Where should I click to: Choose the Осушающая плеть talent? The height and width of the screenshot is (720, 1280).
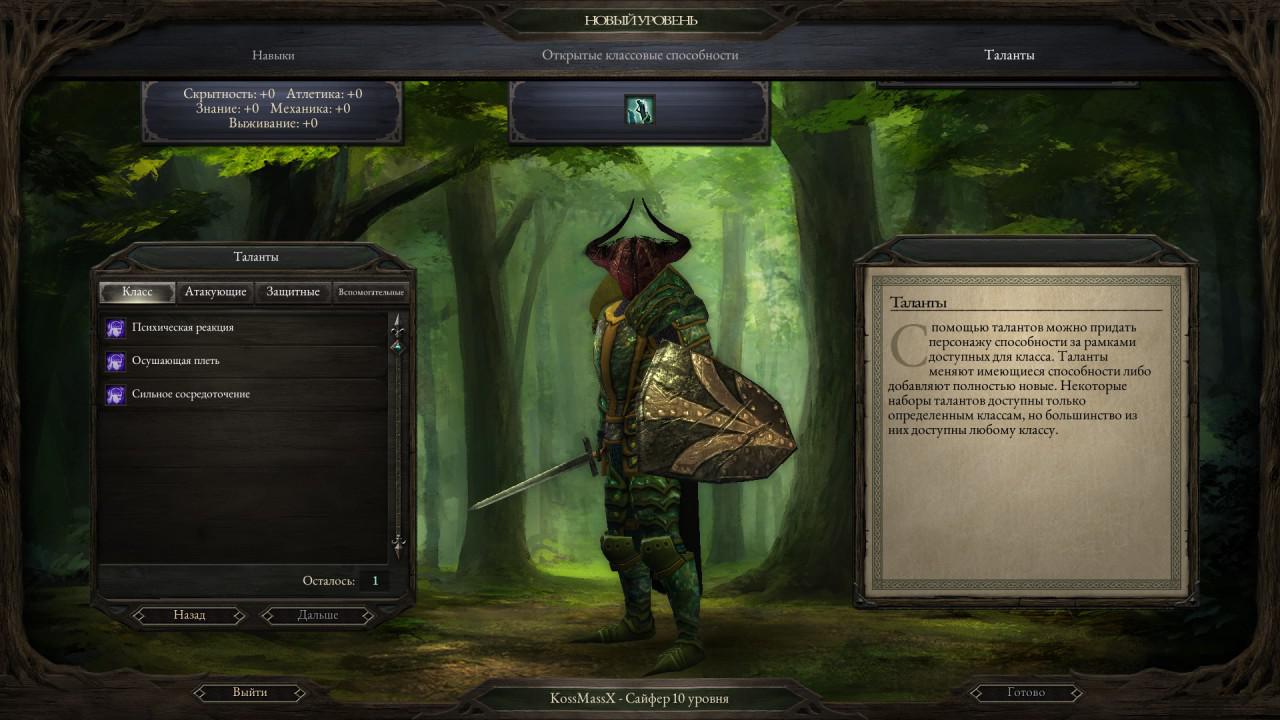pos(176,361)
